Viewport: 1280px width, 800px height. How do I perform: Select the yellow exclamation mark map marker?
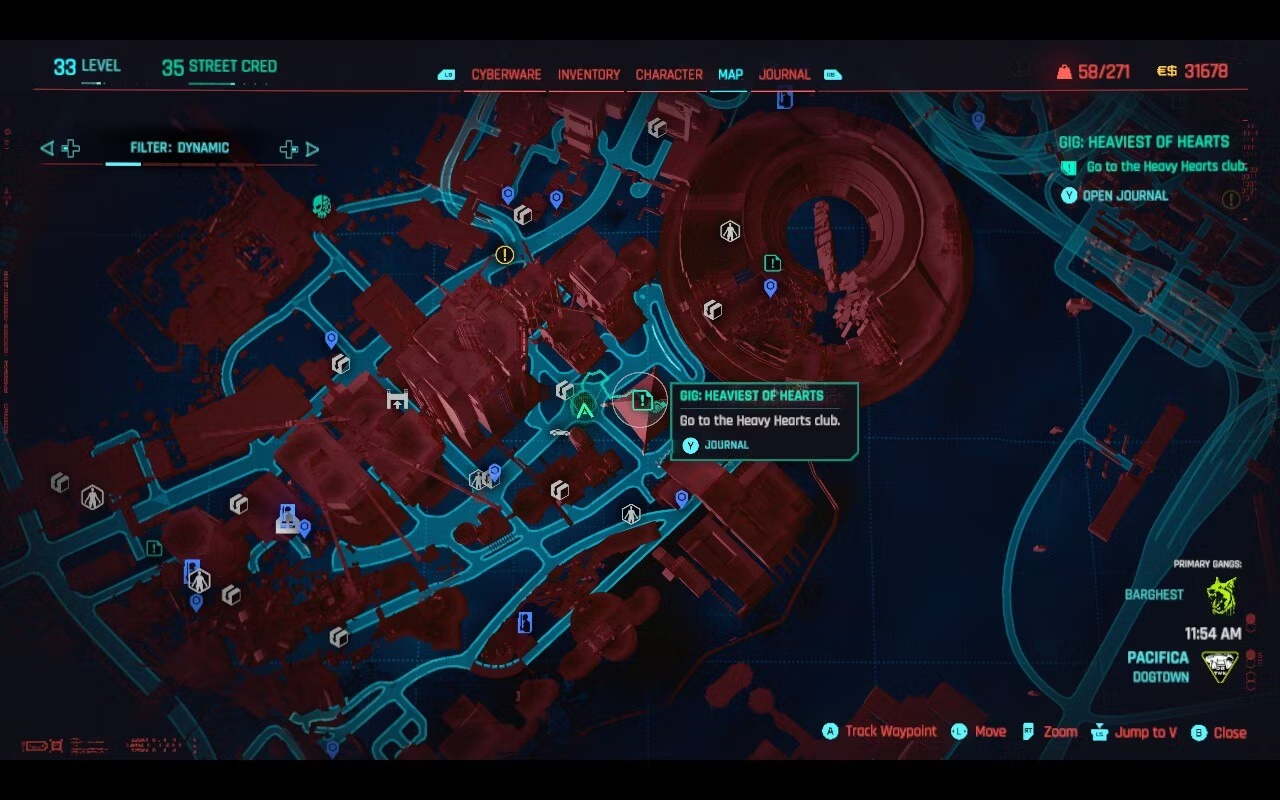tap(504, 255)
